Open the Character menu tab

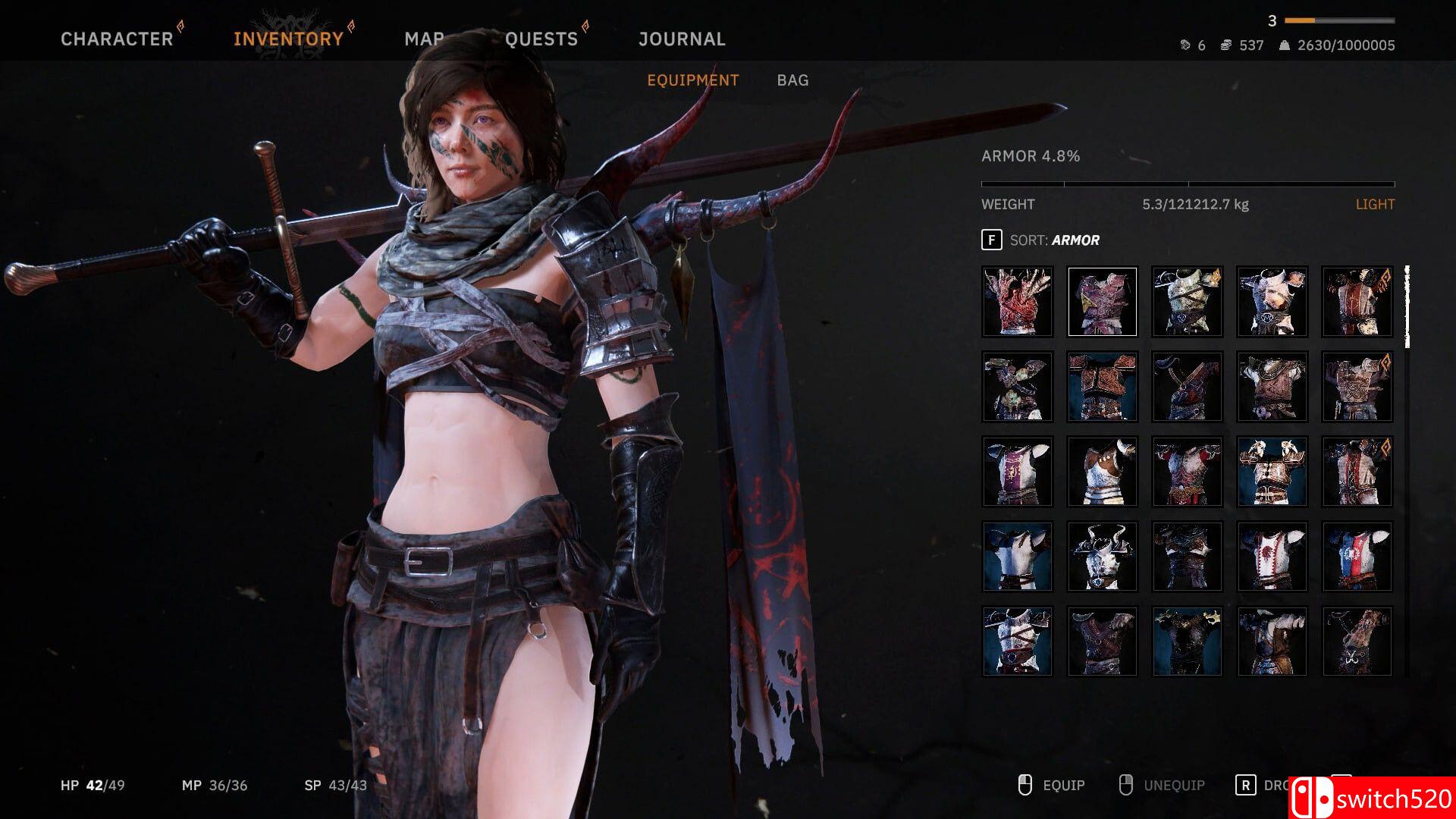tap(117, 39)
